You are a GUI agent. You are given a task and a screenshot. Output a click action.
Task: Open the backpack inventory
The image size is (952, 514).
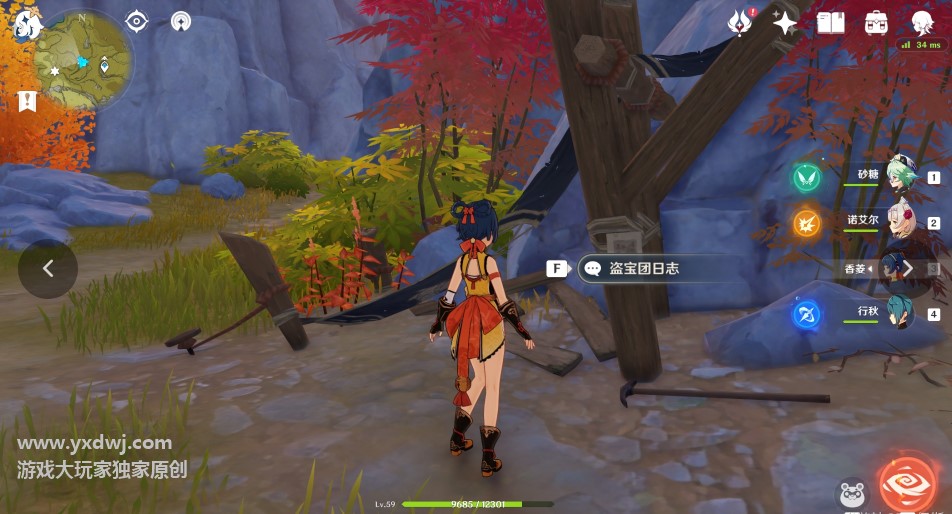[x=876, y=22]
